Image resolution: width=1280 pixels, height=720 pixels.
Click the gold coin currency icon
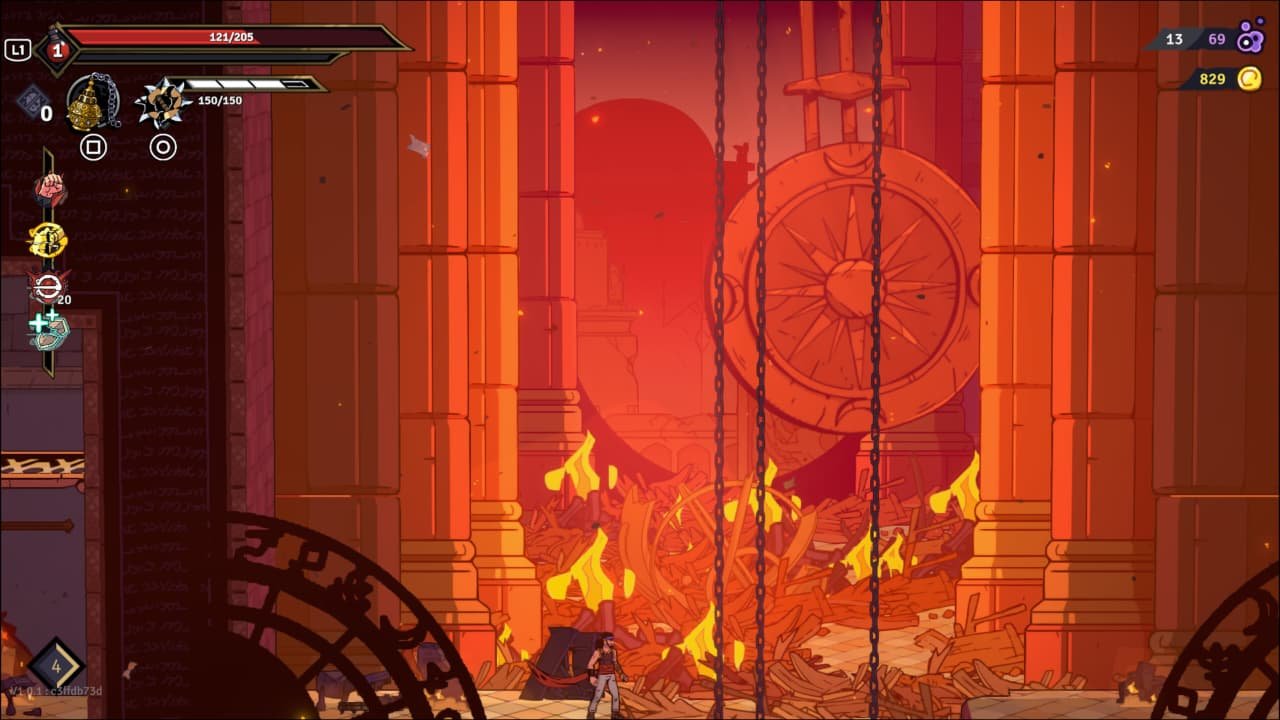click(1249, 78)
